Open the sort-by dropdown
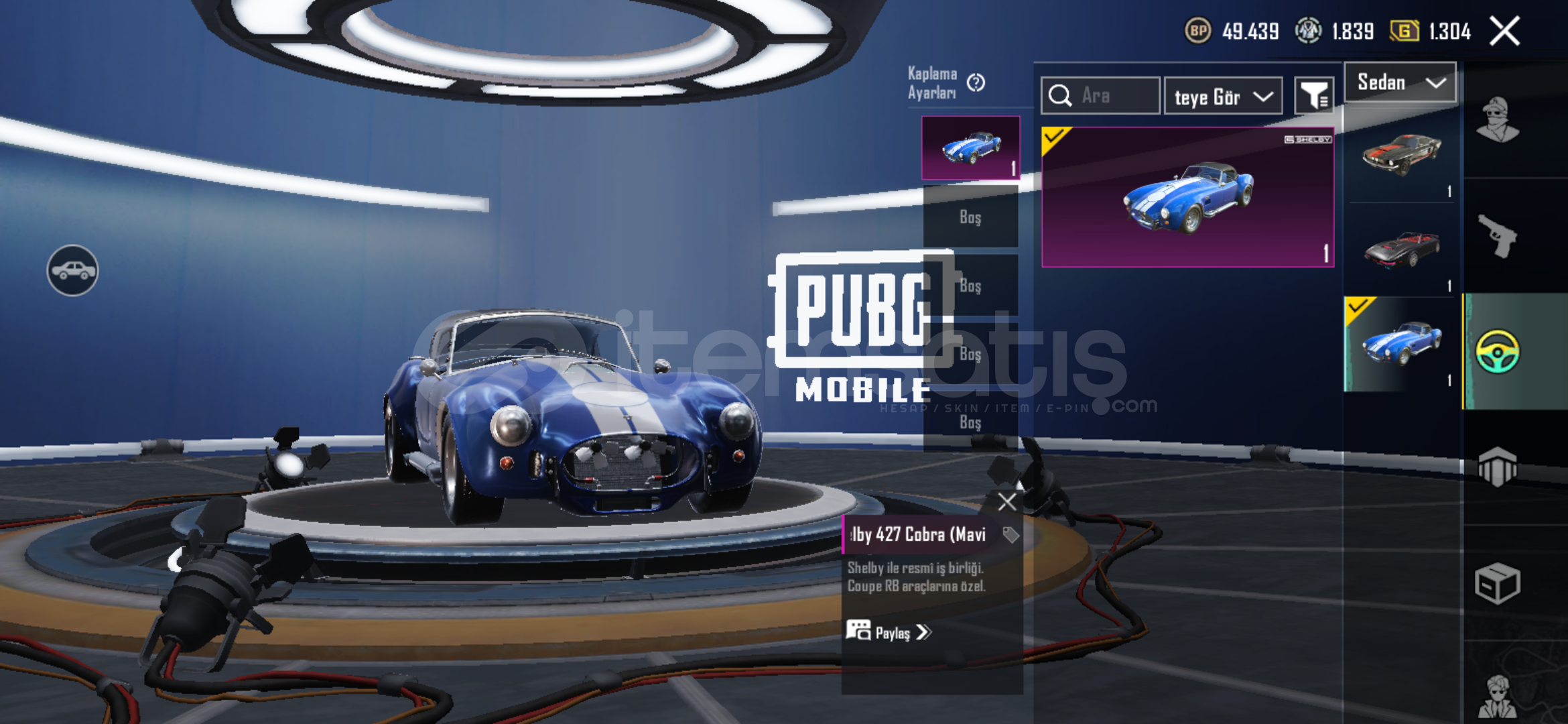Image resolution: width=1568 pixels, height=724 pixels. [1223, 97]
